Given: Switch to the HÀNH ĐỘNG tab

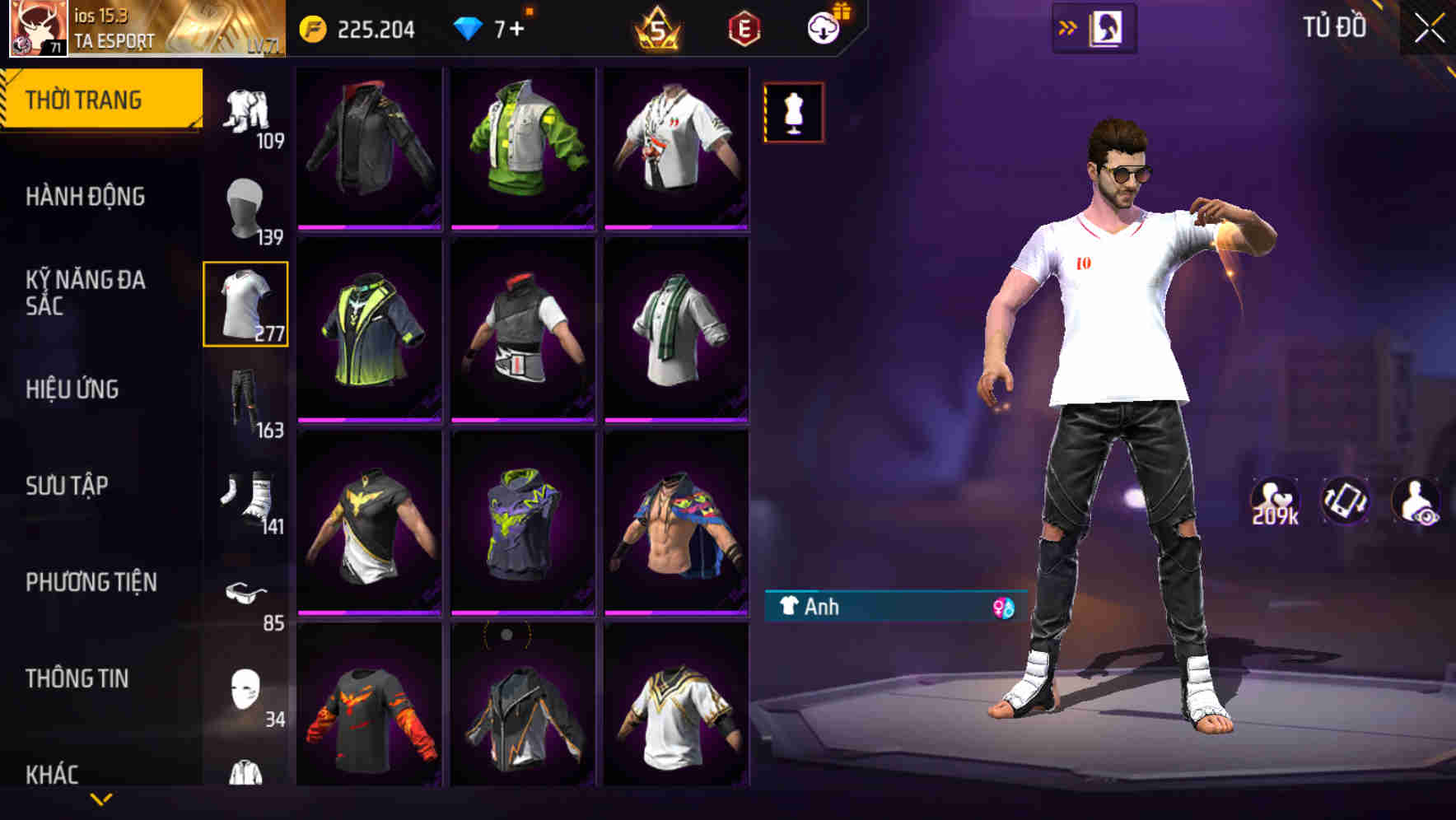Looking at the screenshot, I should (x=86, y=197).
